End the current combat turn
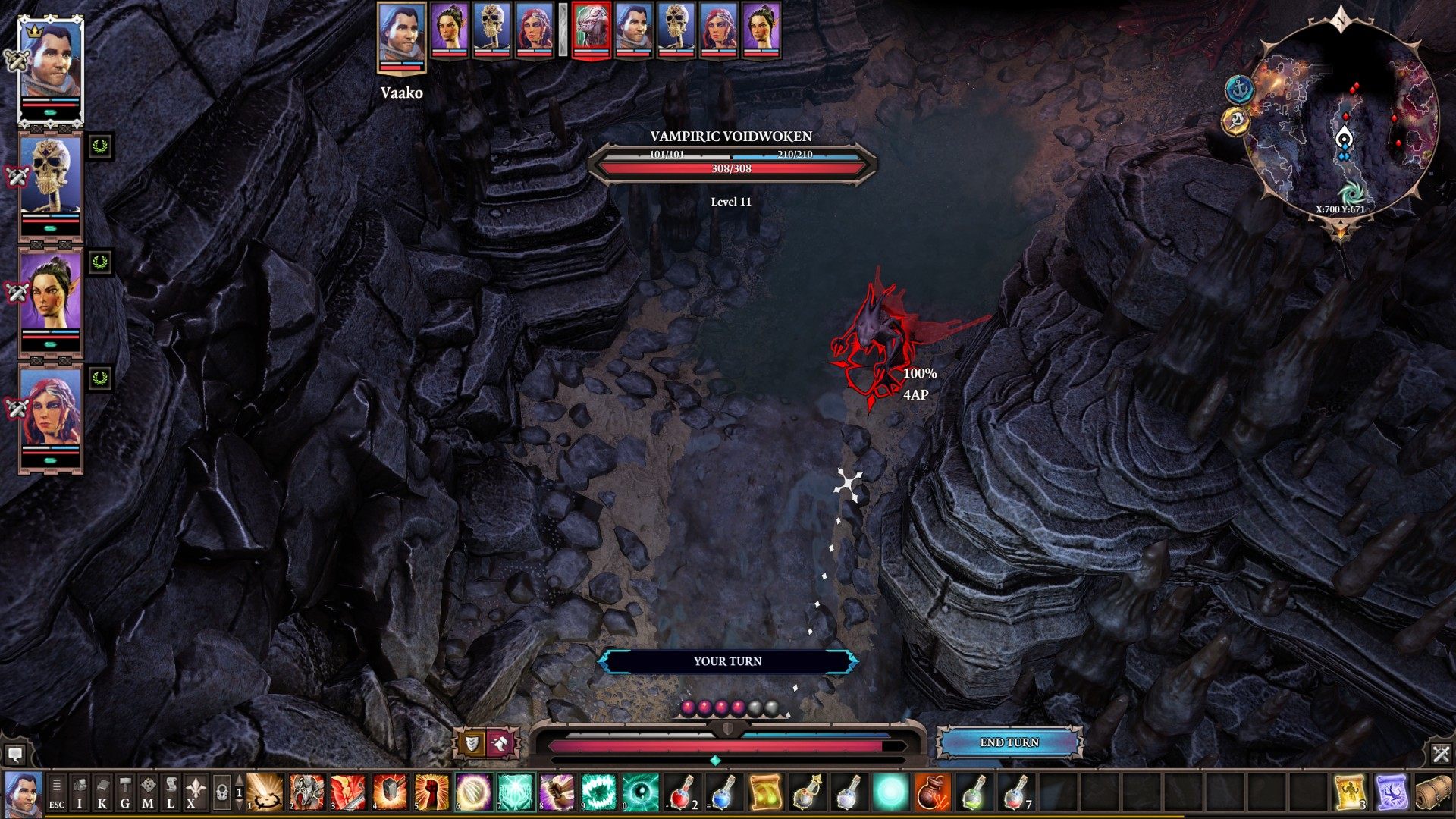 pos(1009,742)
